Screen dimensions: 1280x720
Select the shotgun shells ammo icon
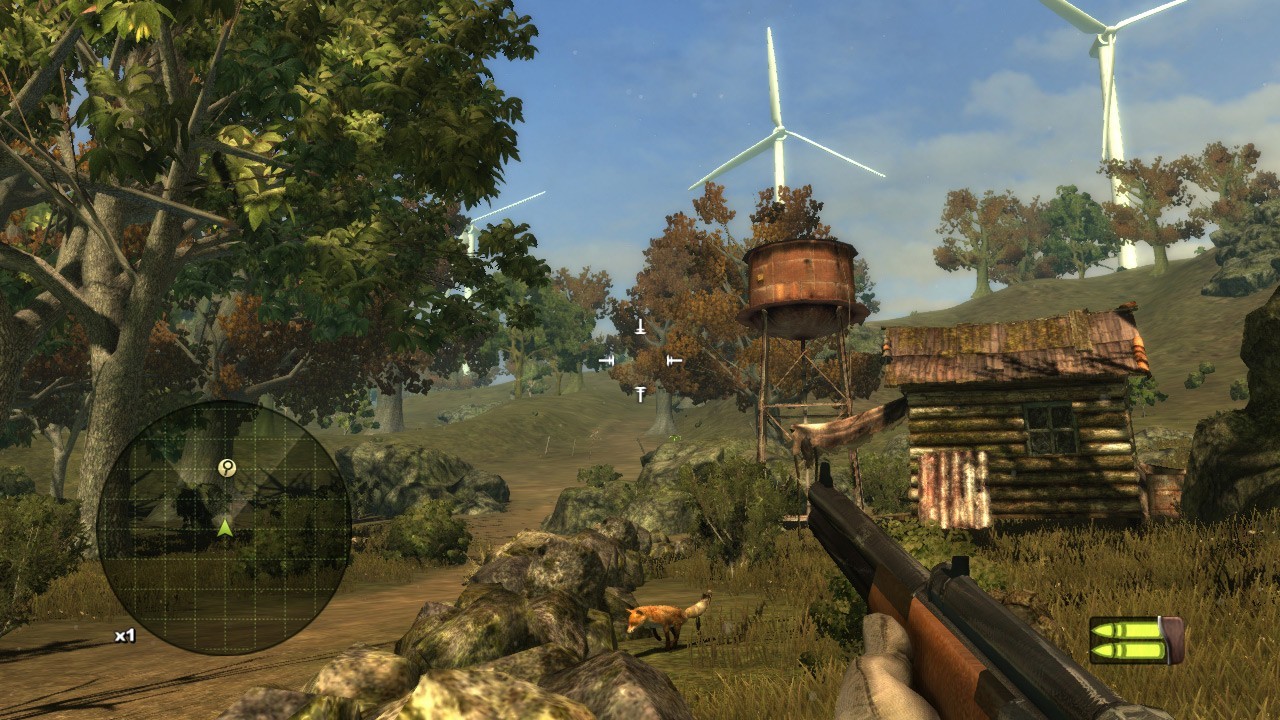click(1136, 640)
